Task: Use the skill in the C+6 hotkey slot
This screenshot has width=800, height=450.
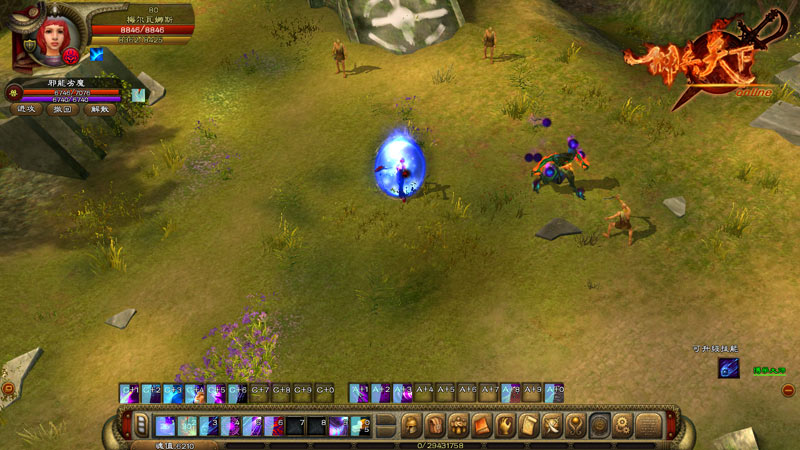Action: [x=238, y=393]
